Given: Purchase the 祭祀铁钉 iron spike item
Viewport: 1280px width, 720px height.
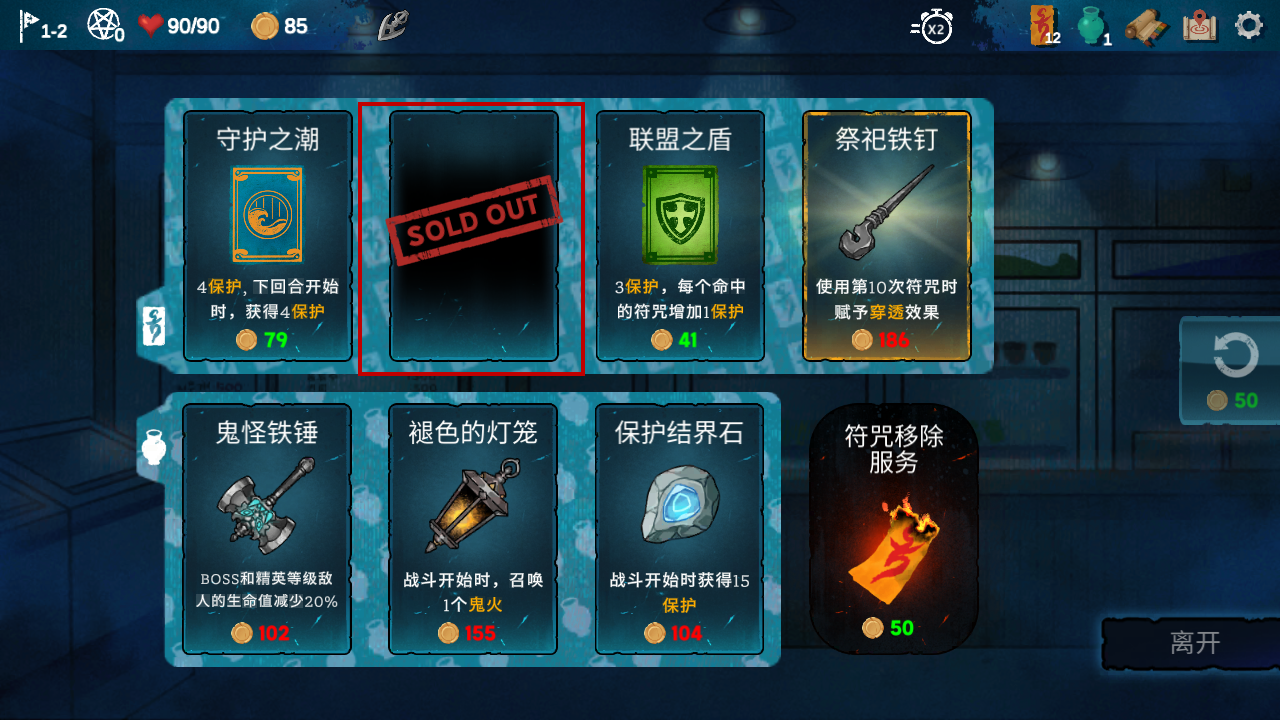Looking at the screenshot, I should tap(886, 235).
